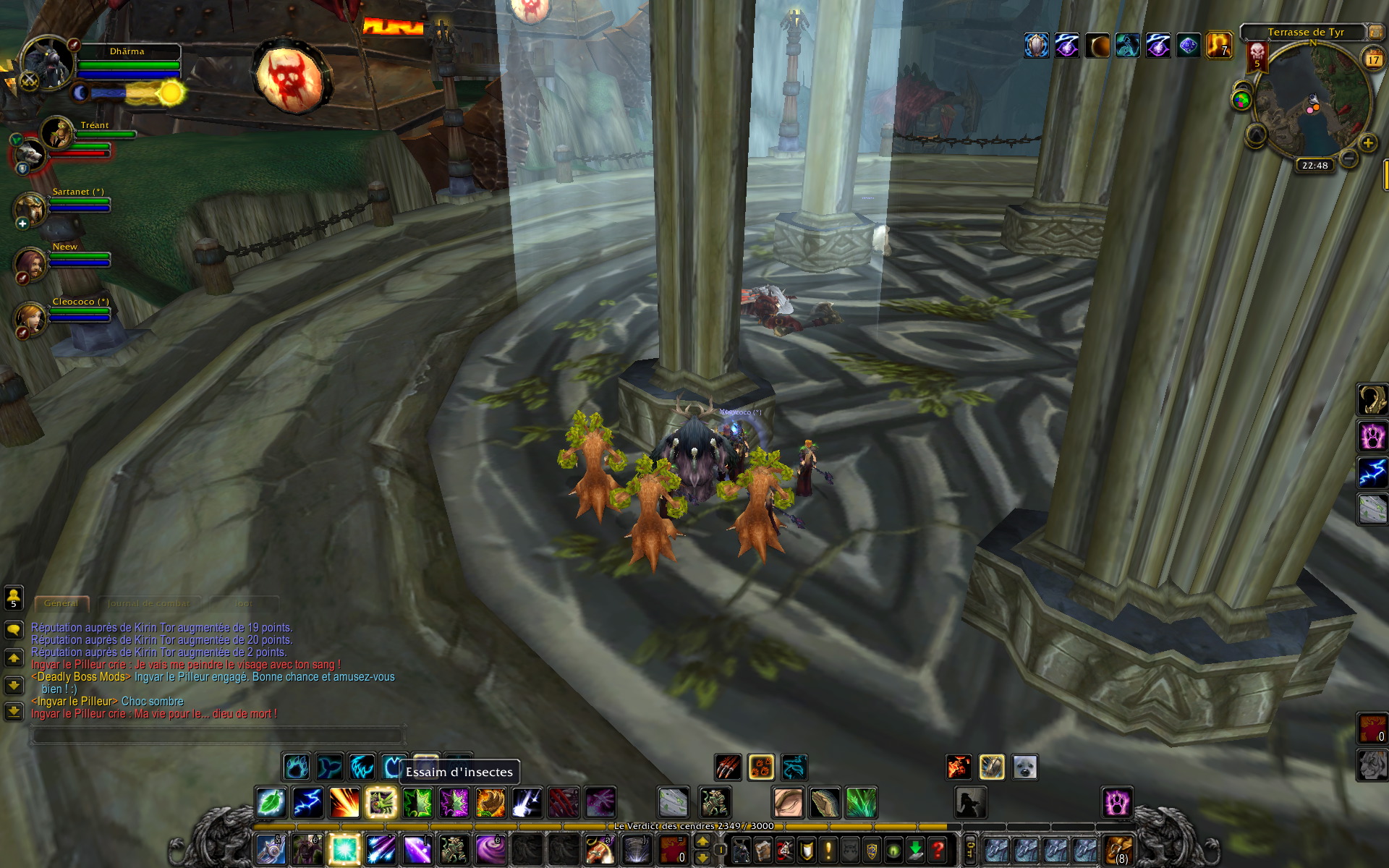Click the Dhàrma player portrait
The width and height of the screenshot is (1389, 868).
pyautogui.click(x=48, y=64)
